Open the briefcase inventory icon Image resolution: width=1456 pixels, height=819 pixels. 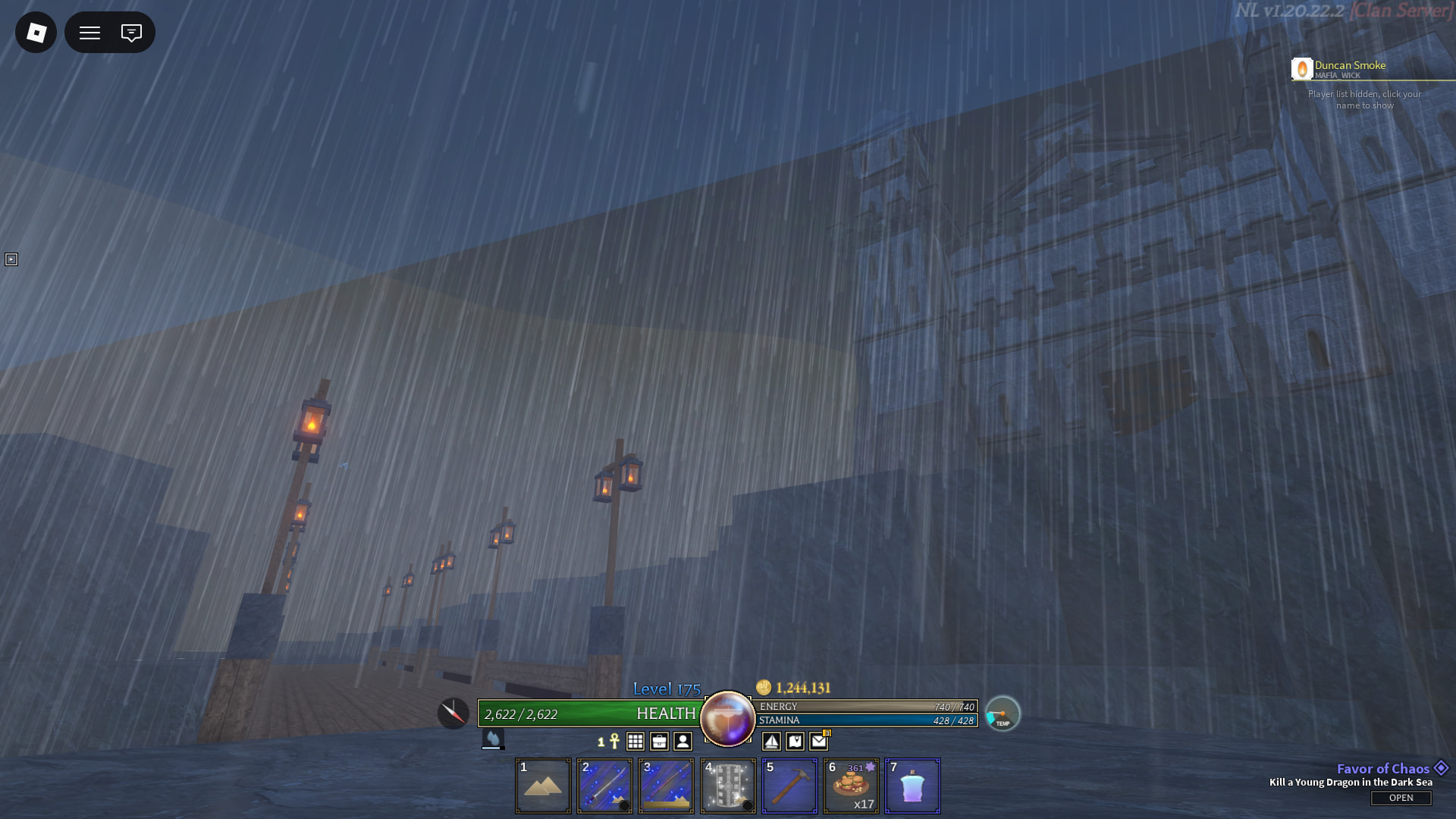(659, 741)
